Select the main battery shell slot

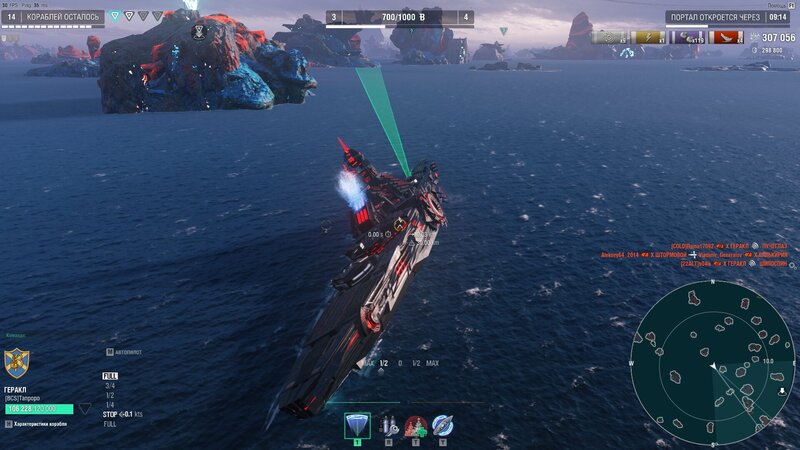click(x=356, y=425)
